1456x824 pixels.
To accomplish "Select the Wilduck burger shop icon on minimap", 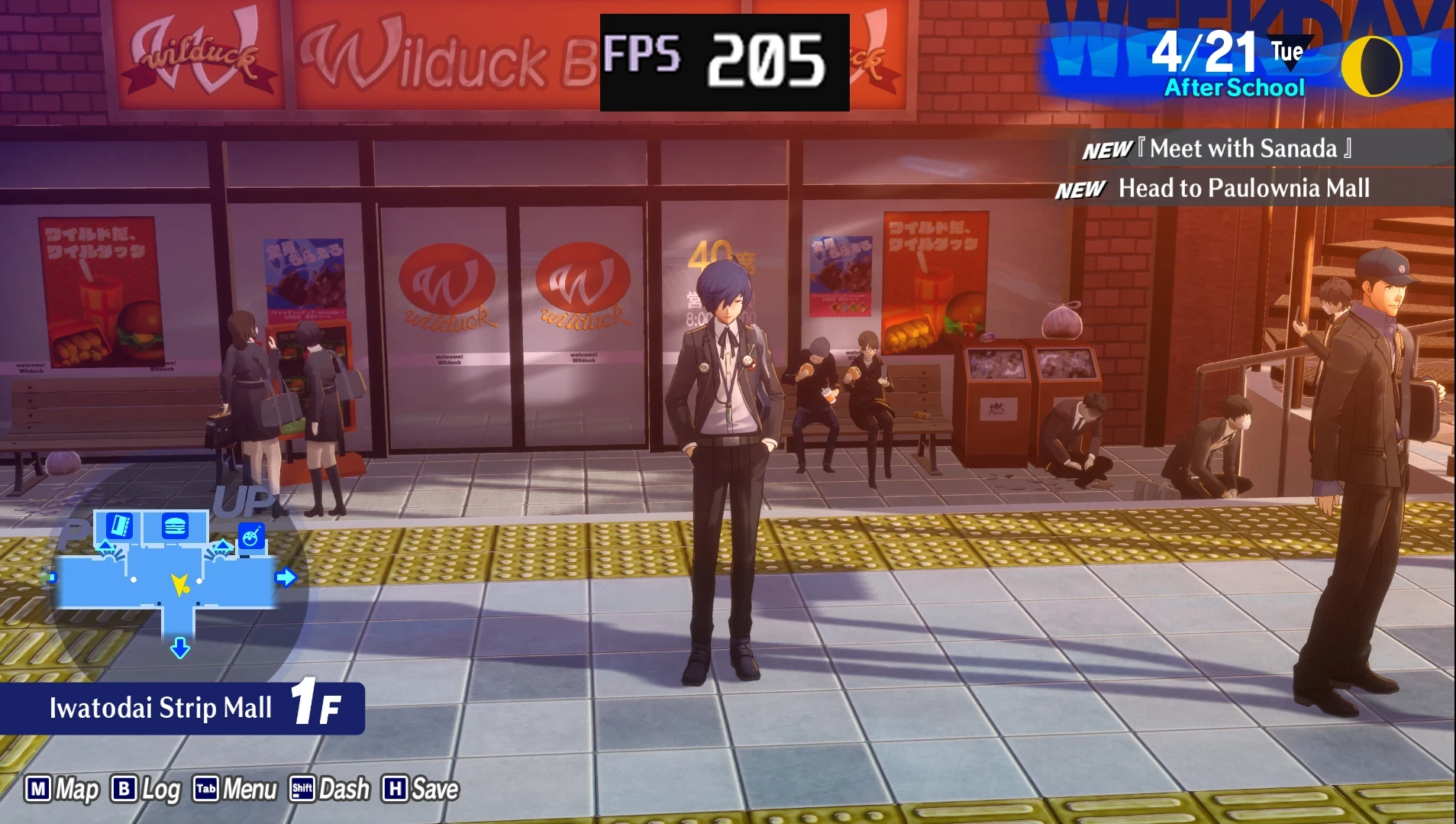I will pos(176,525).
